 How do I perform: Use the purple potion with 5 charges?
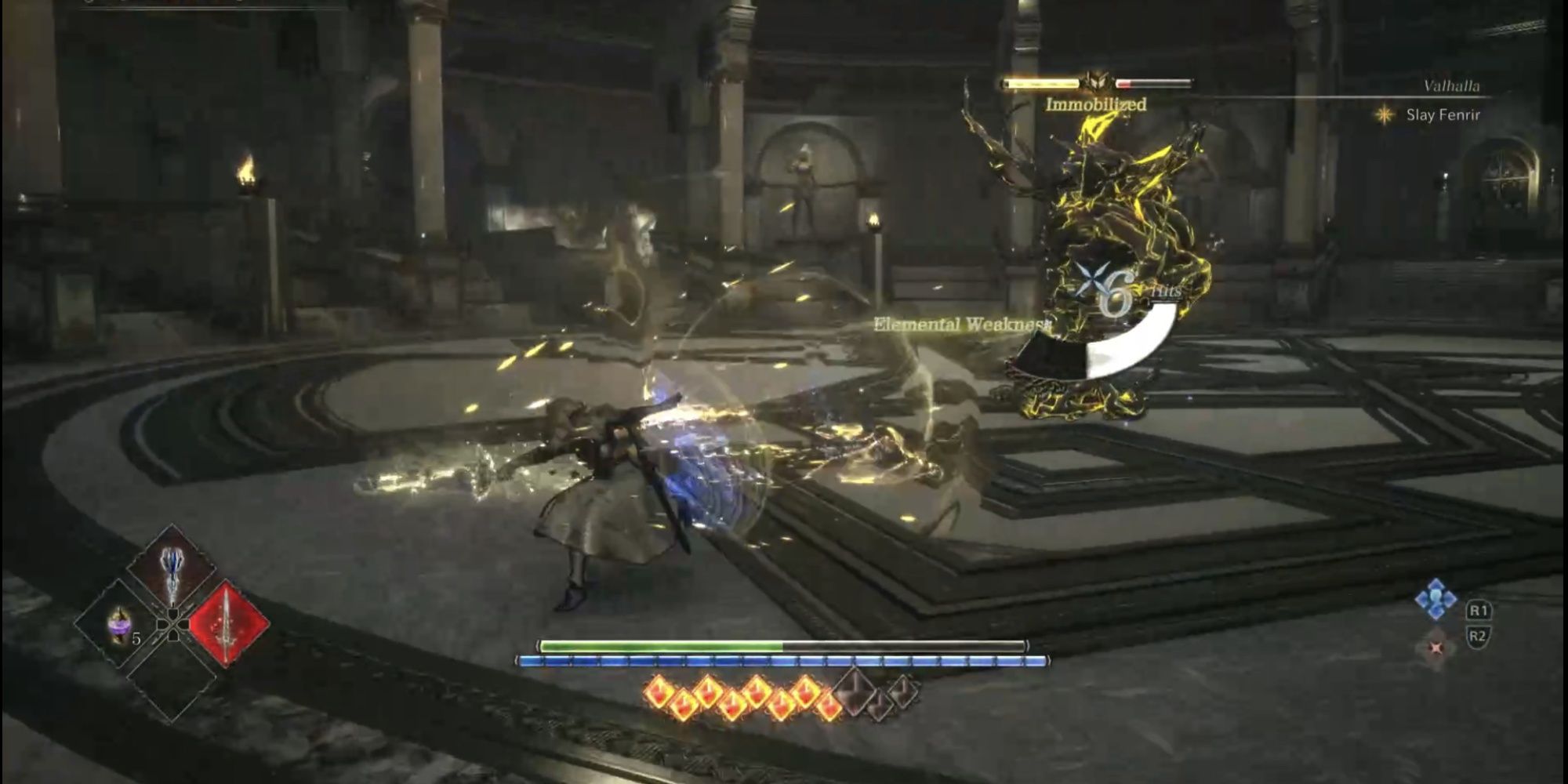[x=119, y=625]
